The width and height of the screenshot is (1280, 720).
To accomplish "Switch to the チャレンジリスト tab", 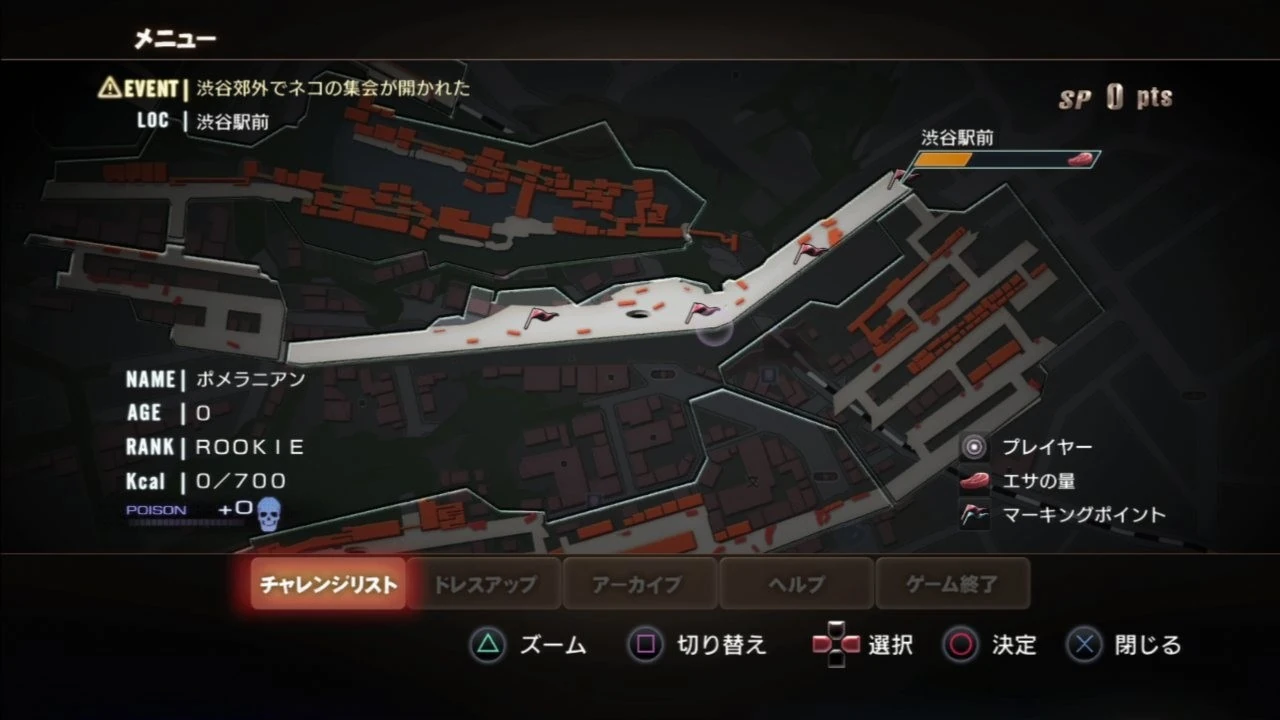I will pos(330,584).
